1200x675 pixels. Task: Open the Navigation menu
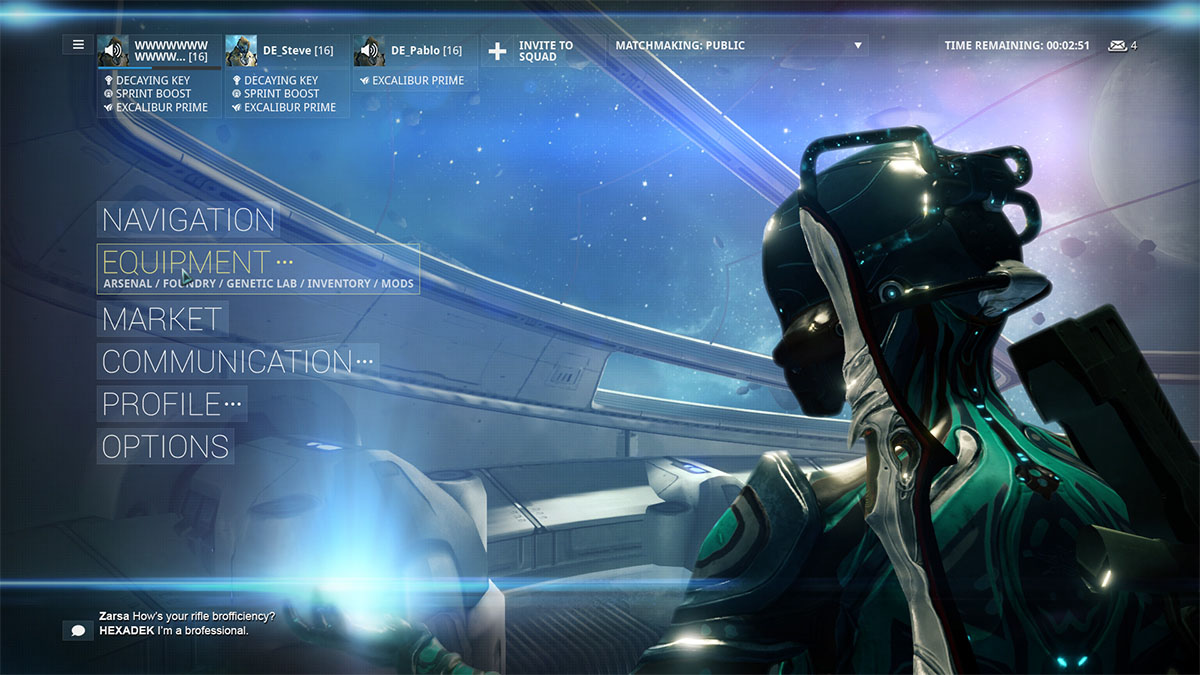pos(188,220)
